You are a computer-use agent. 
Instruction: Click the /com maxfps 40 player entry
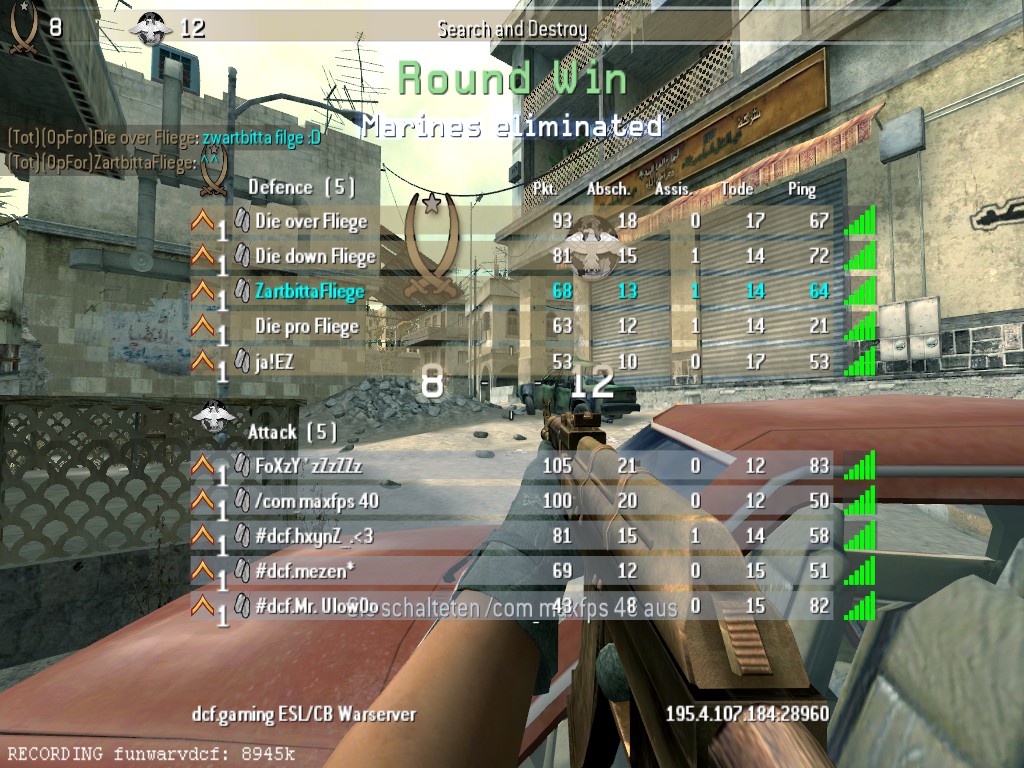point(316,500)
